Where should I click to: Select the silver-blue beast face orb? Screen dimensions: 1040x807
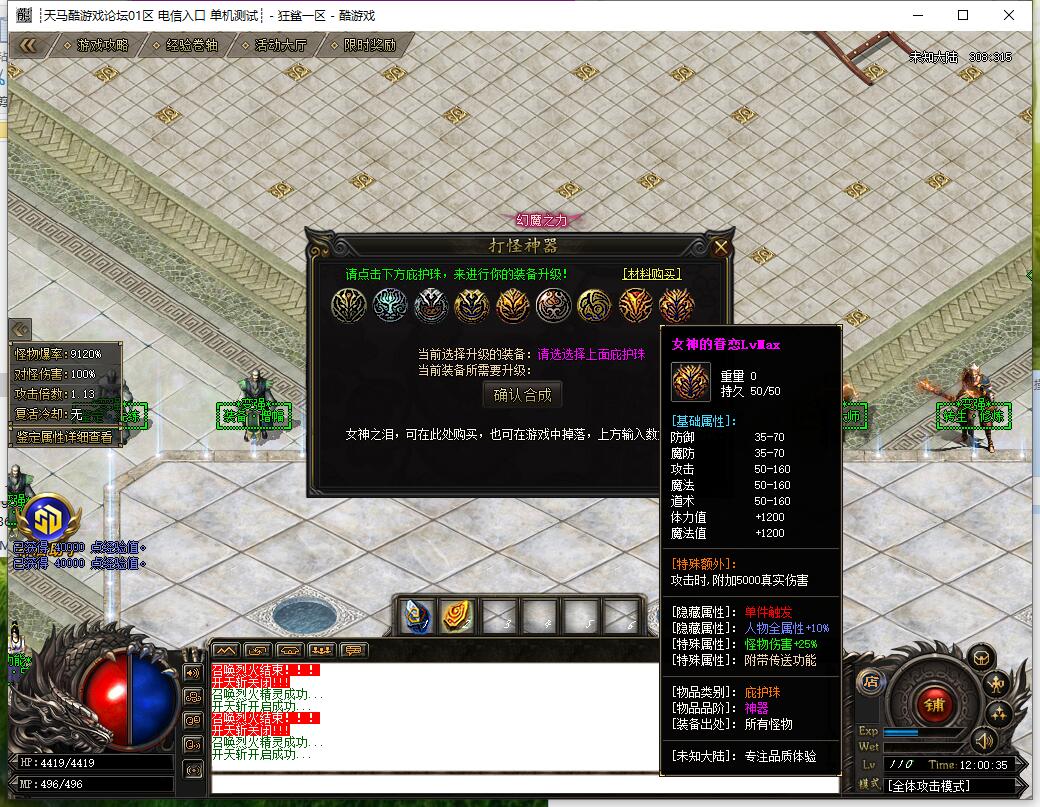(389, 305)
